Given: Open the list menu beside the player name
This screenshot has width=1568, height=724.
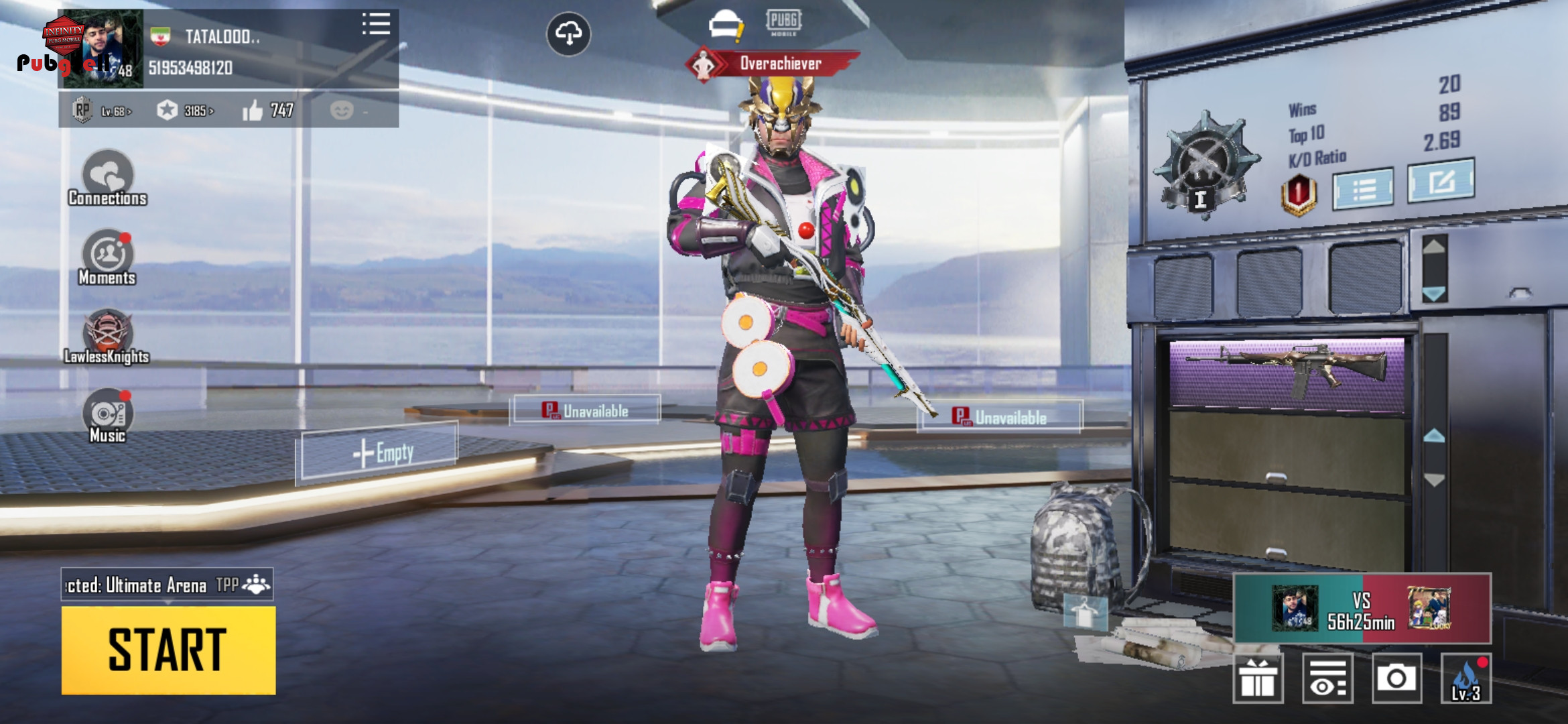Looking at the screenshot, I should coord(376,24).
